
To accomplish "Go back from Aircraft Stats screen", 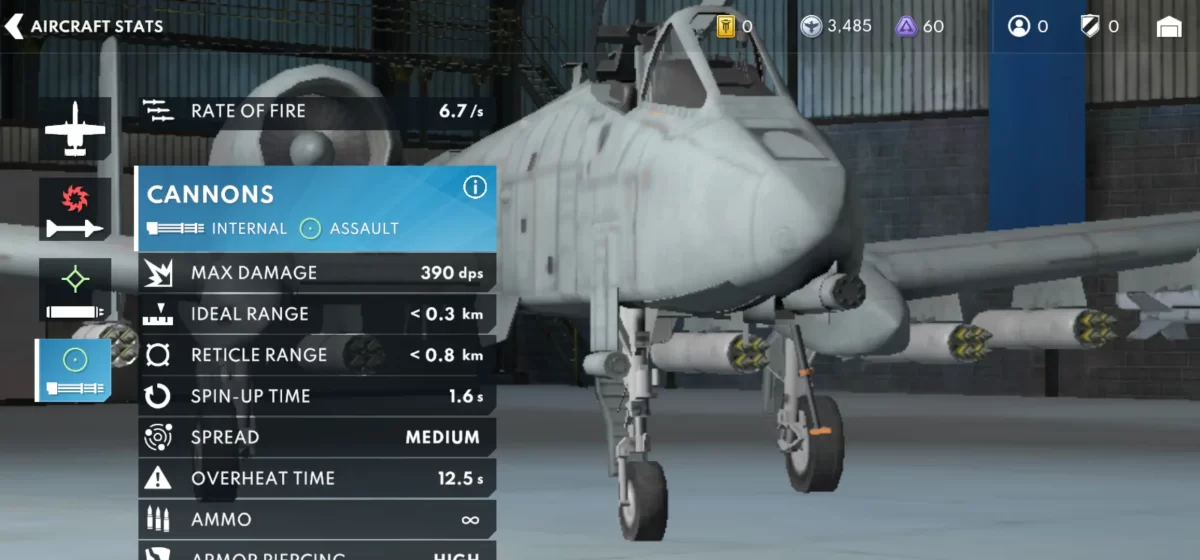I will click(15, 27).
